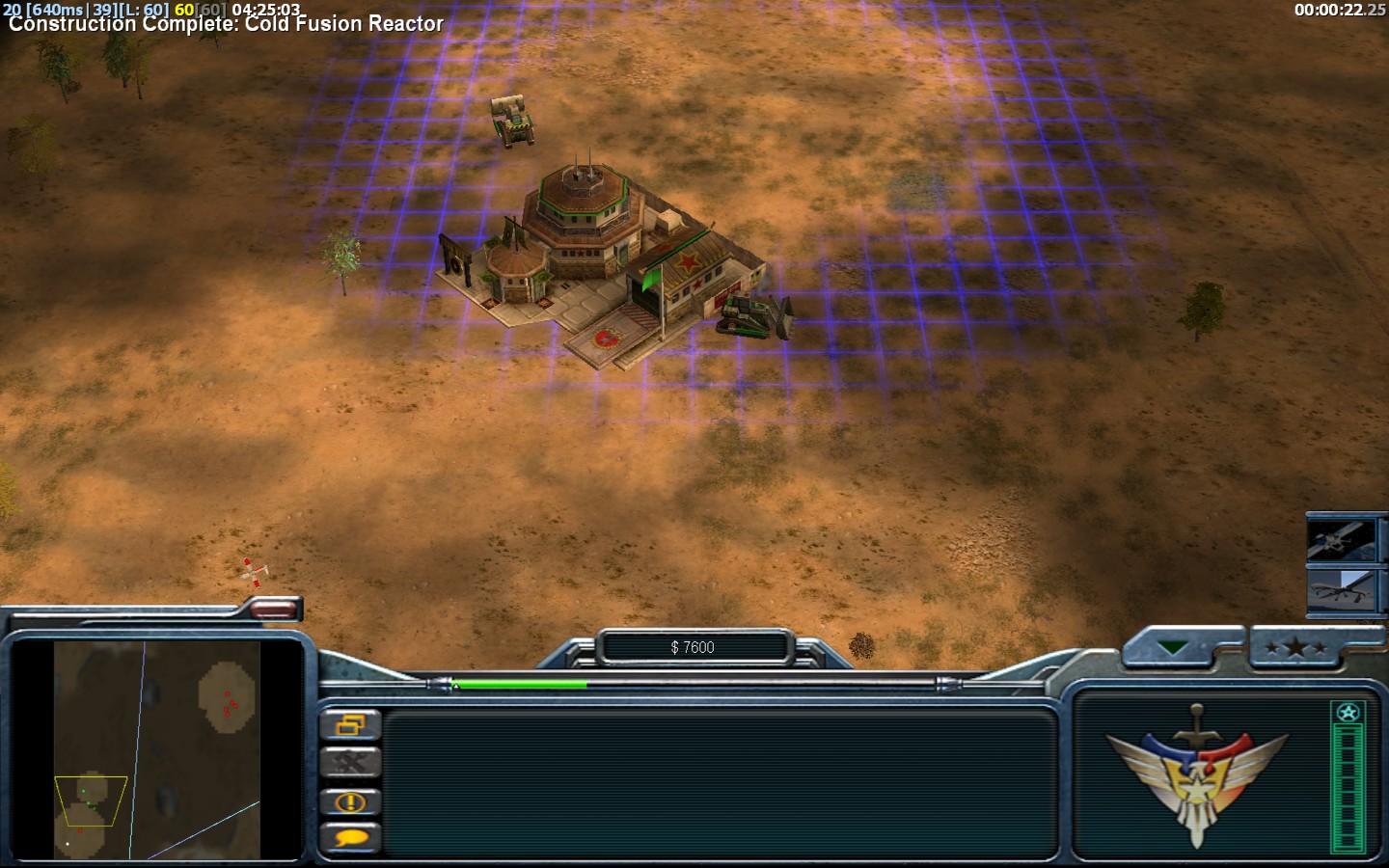Viewport: 1389px width, 868px height.
Task: Open chat with the speech bubble button
Action: 349,838
